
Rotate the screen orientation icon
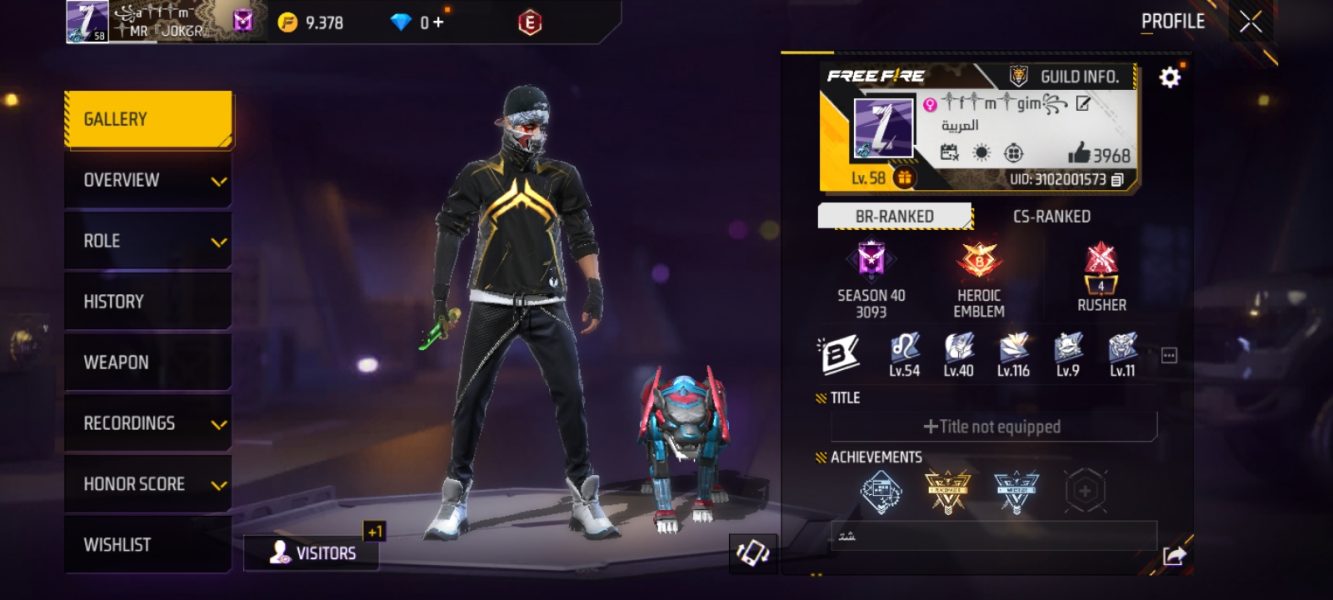tap(753, 553)
